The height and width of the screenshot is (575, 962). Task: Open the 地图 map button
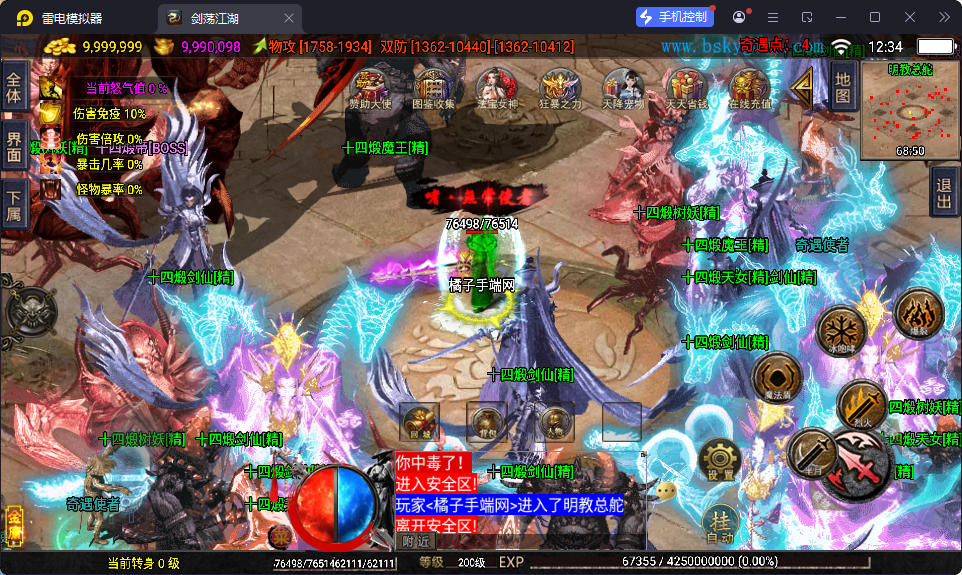843,86
